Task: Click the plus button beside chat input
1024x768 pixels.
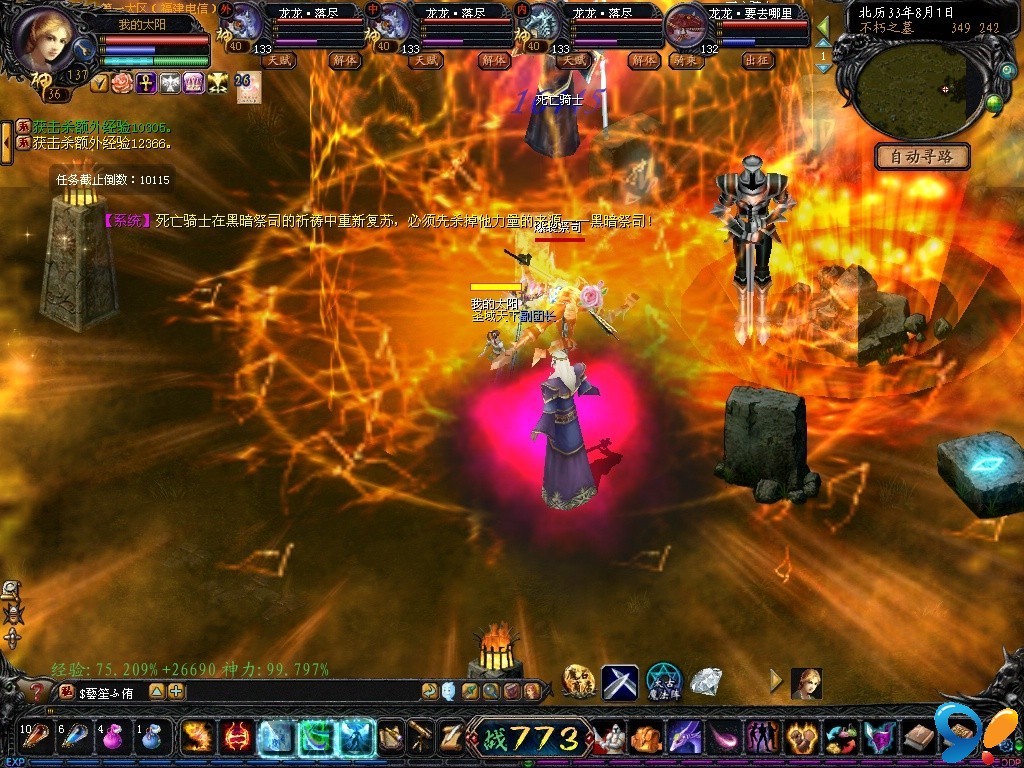Action: (x=176, y=691)
